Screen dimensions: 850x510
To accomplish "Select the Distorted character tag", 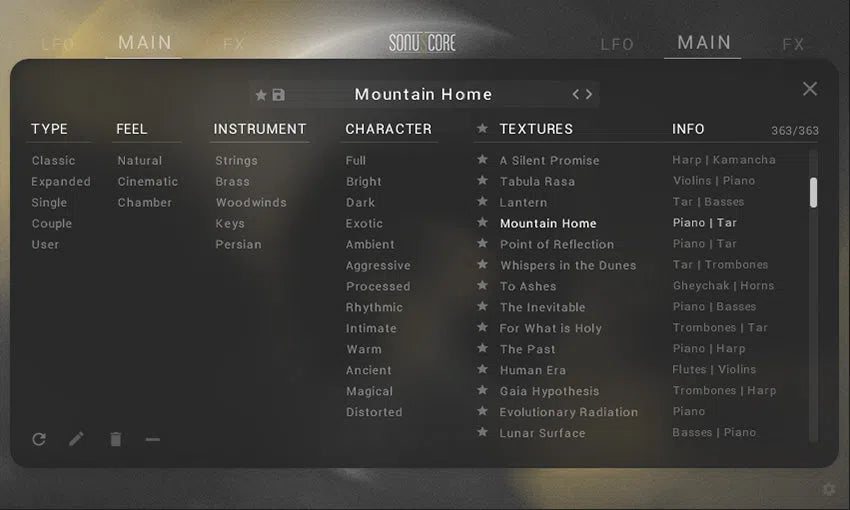I will [x=374, y=412].
